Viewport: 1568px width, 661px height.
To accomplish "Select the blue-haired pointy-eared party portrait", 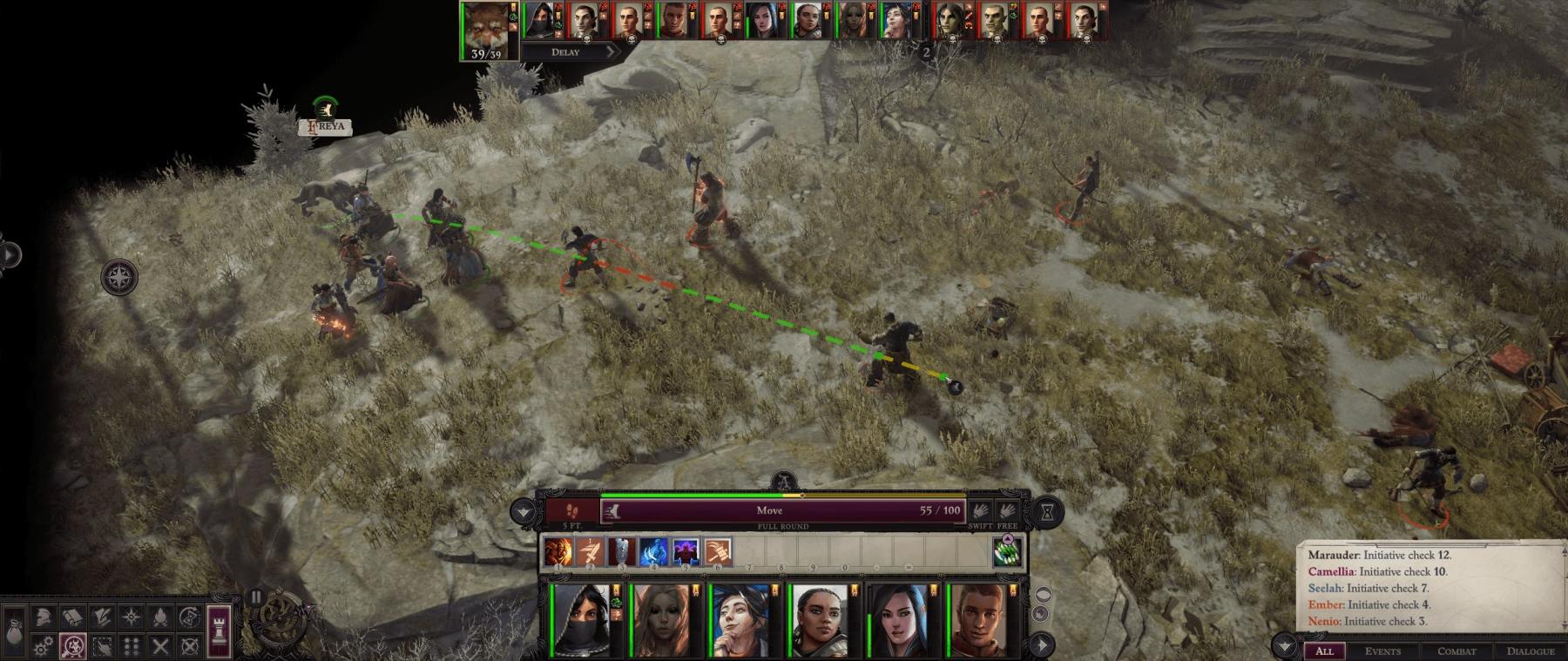I will tap(740, 620).
